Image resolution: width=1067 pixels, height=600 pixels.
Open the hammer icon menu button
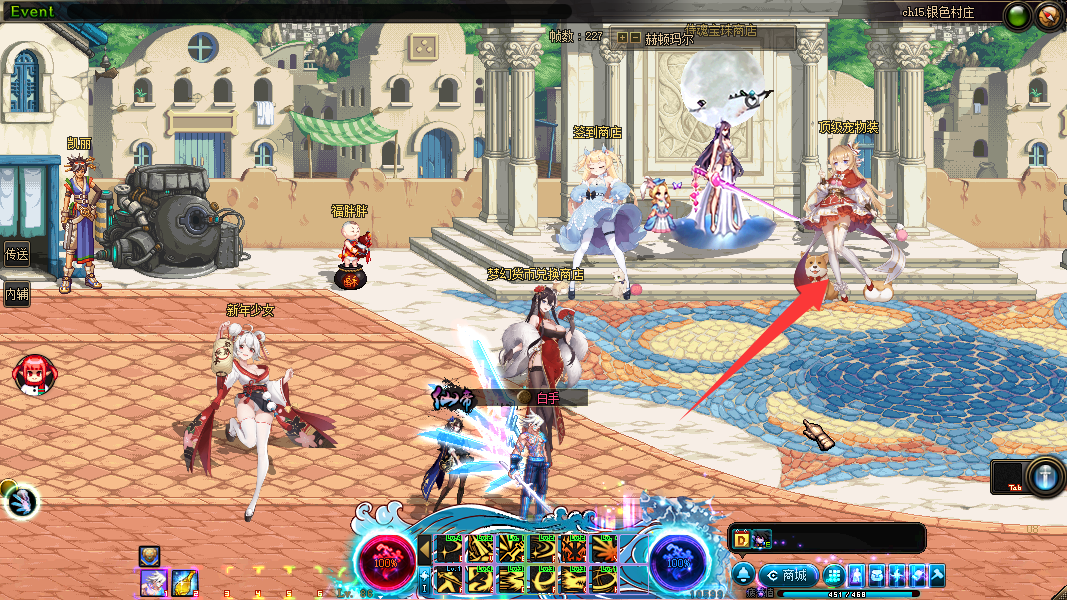[x=936, y=576]
